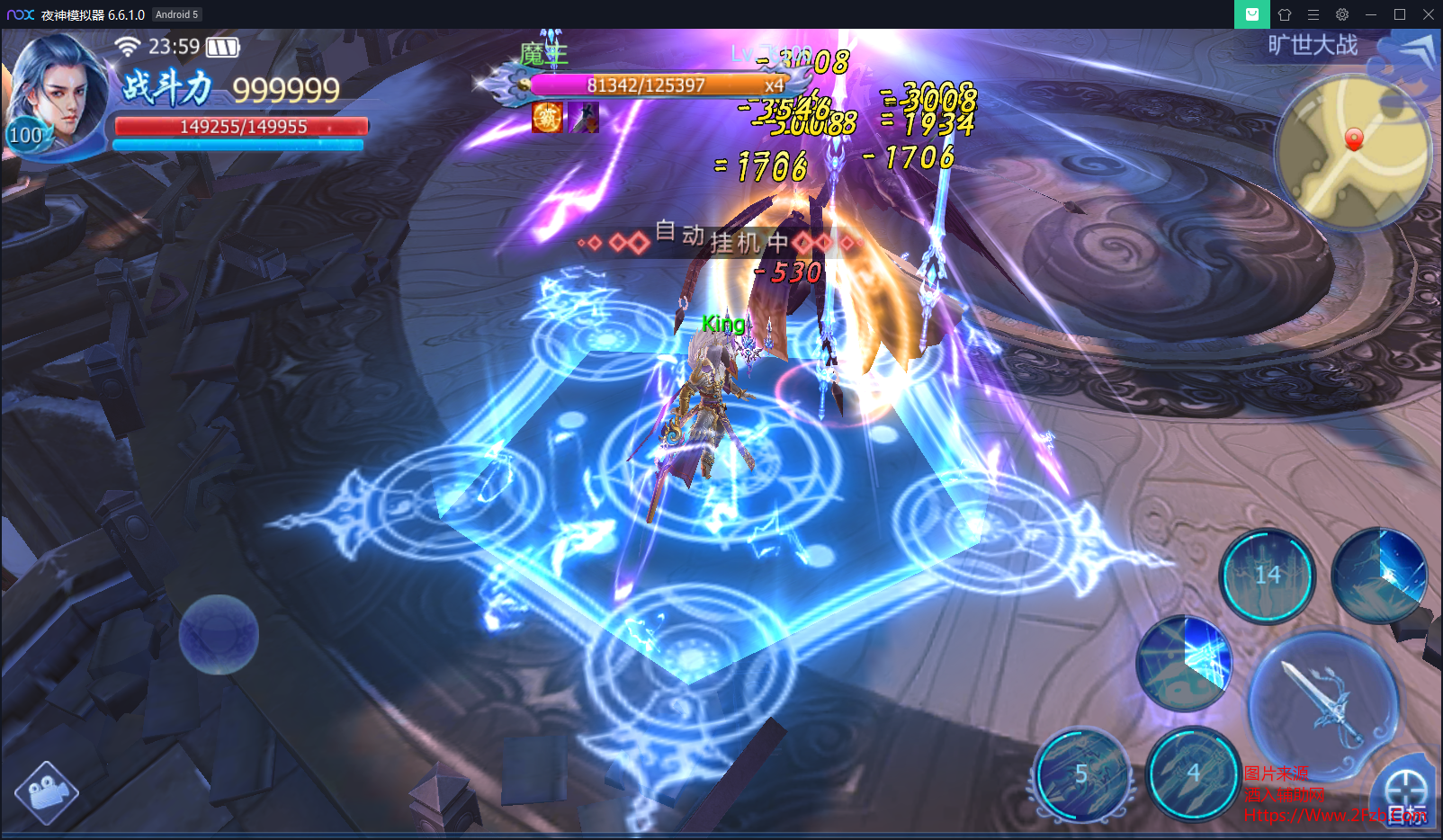
Task: Use the skill with 5 second cooldown
Action: click(x=1082, y=773)
